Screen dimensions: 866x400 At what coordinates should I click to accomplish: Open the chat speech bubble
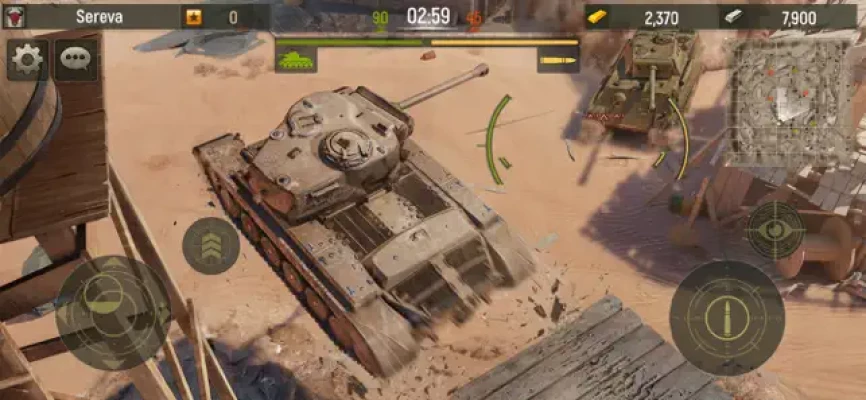tap(76, 60)
